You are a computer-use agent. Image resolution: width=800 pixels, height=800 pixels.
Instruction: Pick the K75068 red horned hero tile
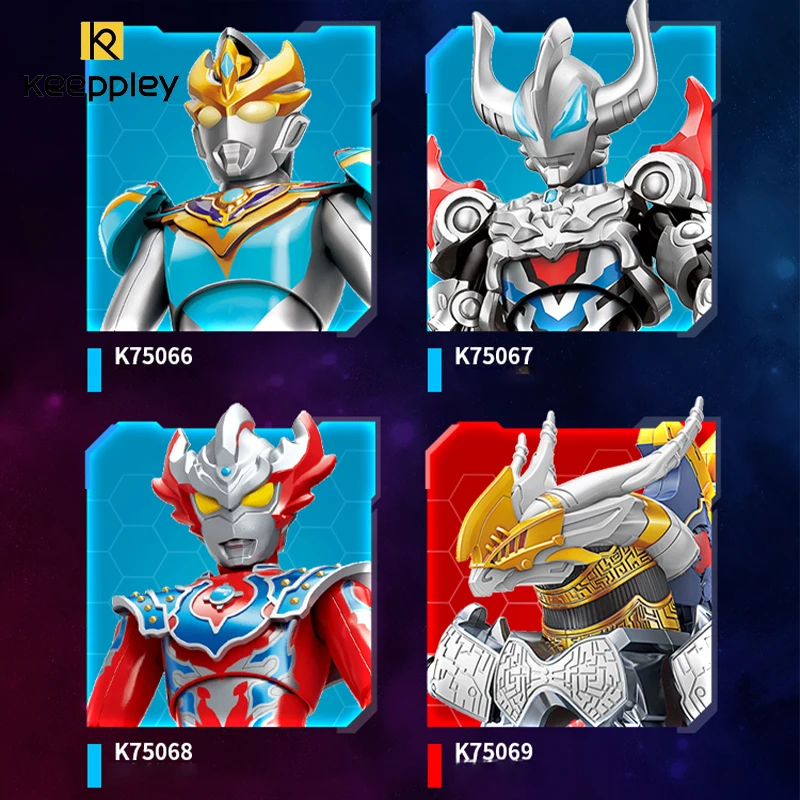click(232, 575)
